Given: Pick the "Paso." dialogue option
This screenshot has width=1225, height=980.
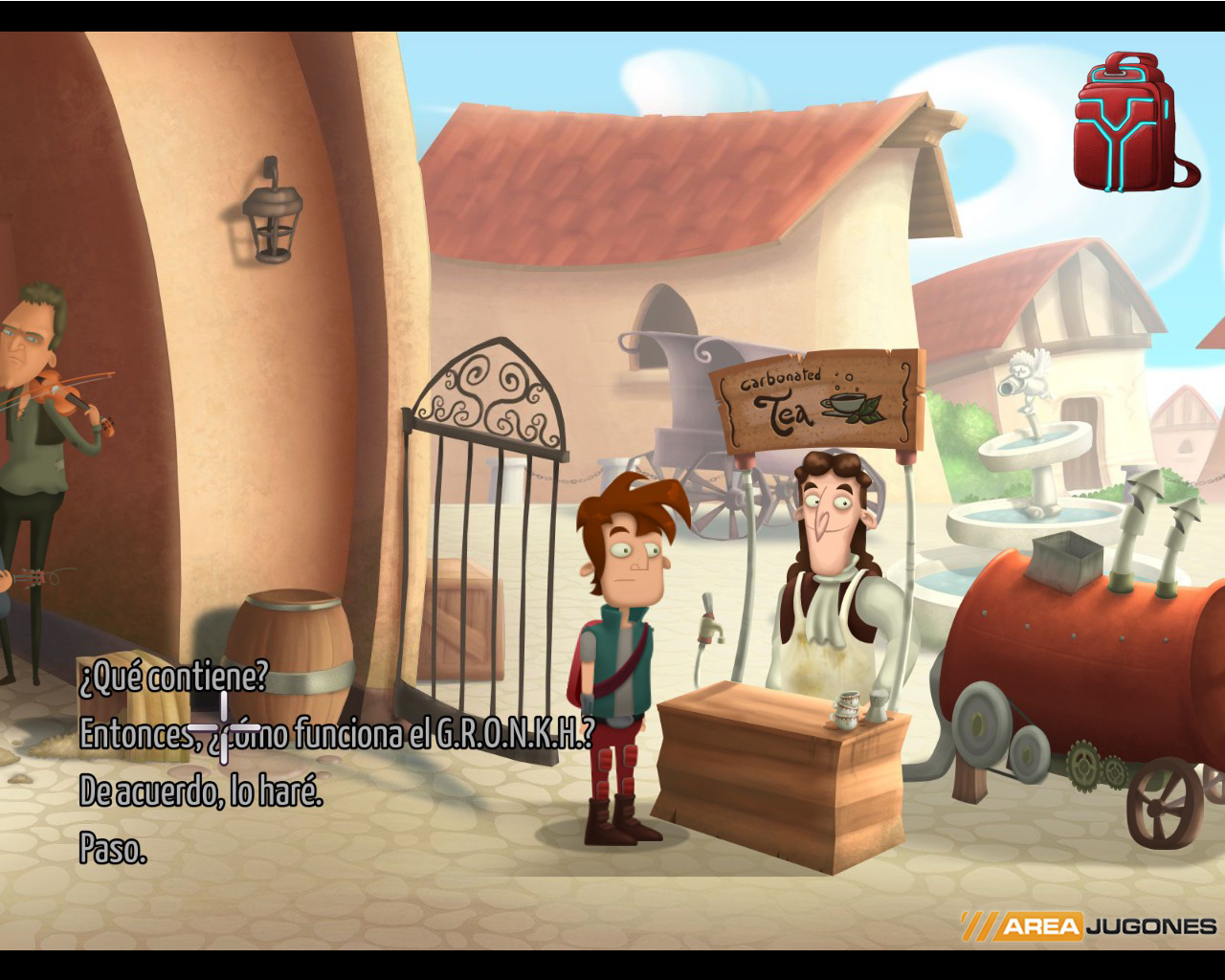Looking at the screenshot, I should click(113, 849).
